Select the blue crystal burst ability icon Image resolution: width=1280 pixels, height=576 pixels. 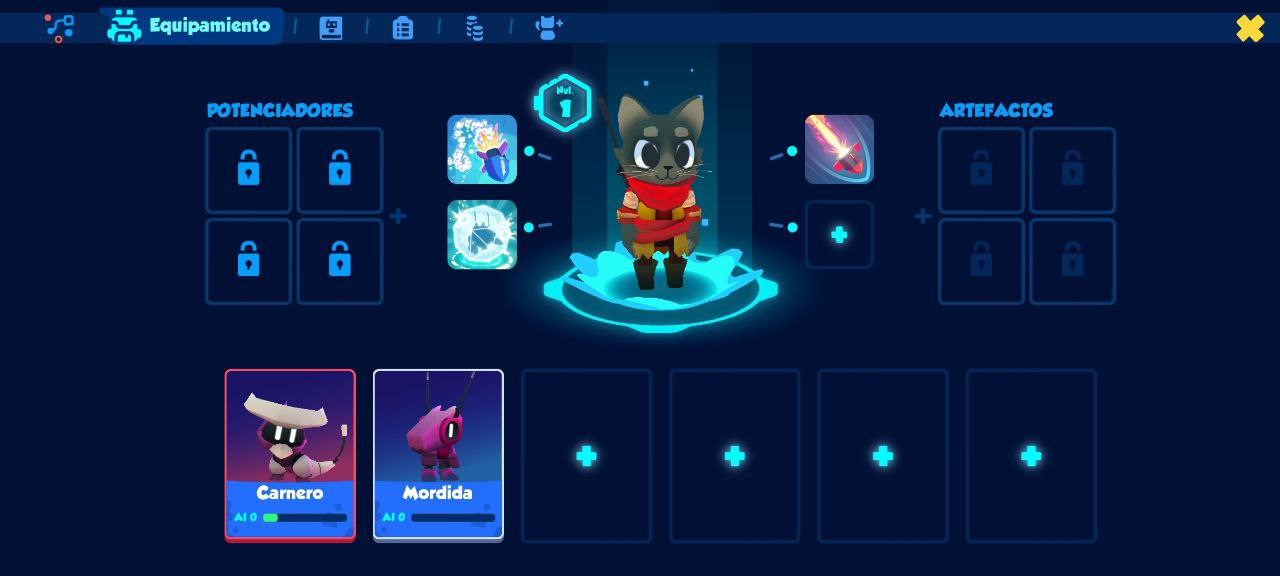[x=482, y=150]
